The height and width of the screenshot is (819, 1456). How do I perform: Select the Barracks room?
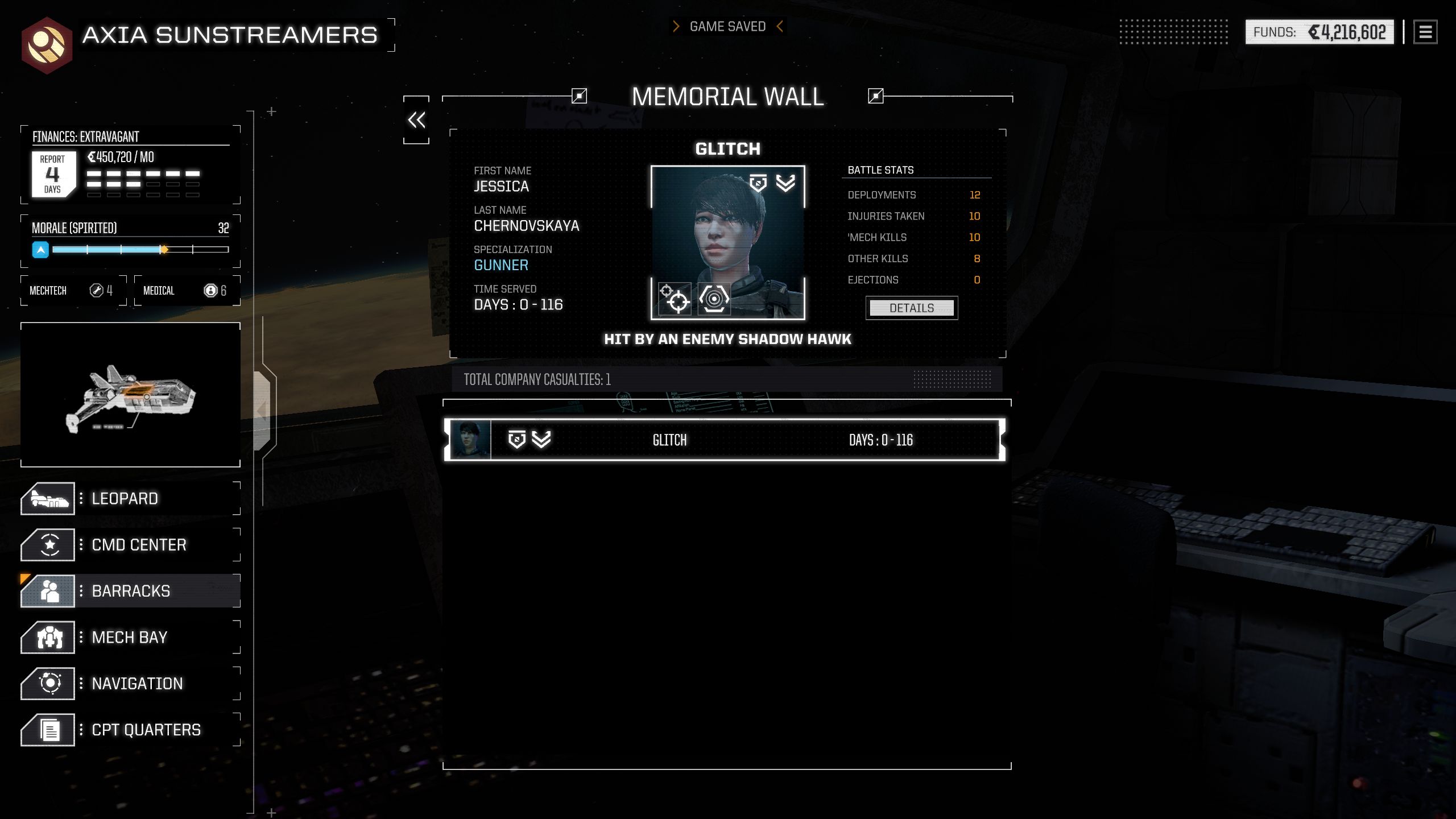[130, 591]
